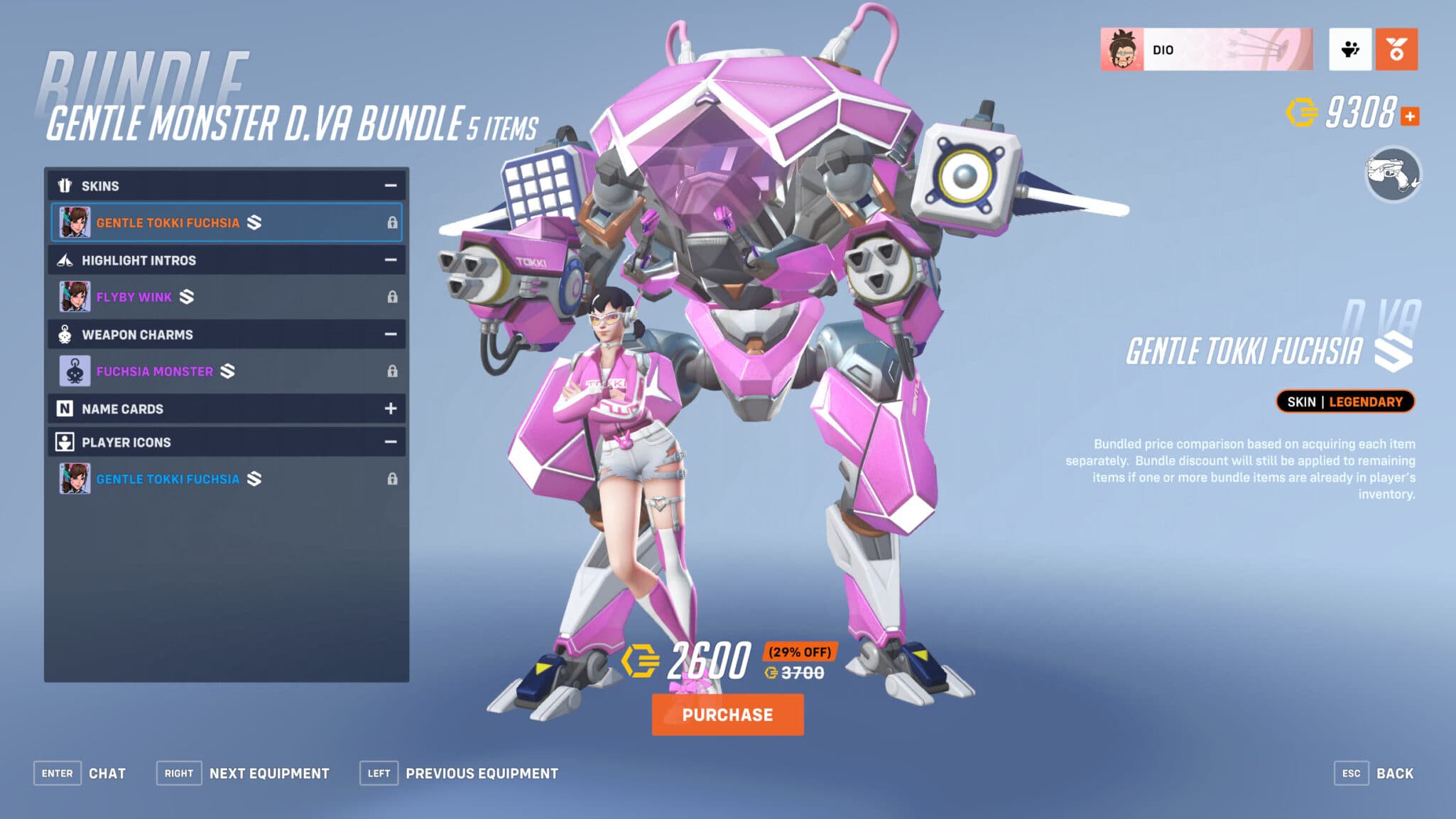
Task: Click the Highlight Intros sailboat icon
Action: pos(66,260)
